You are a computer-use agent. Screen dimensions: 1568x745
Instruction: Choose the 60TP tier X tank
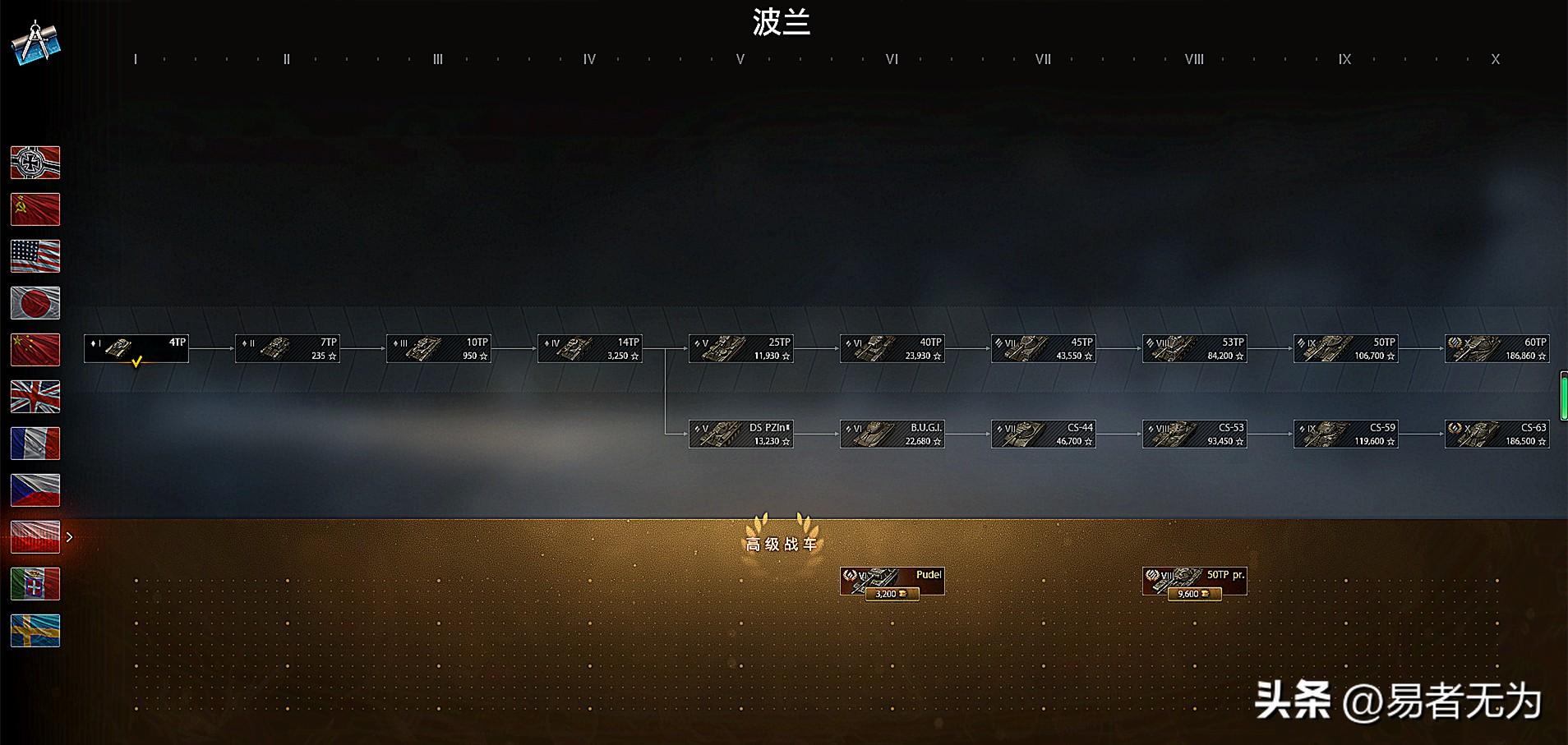click(x=1497, y=348)
